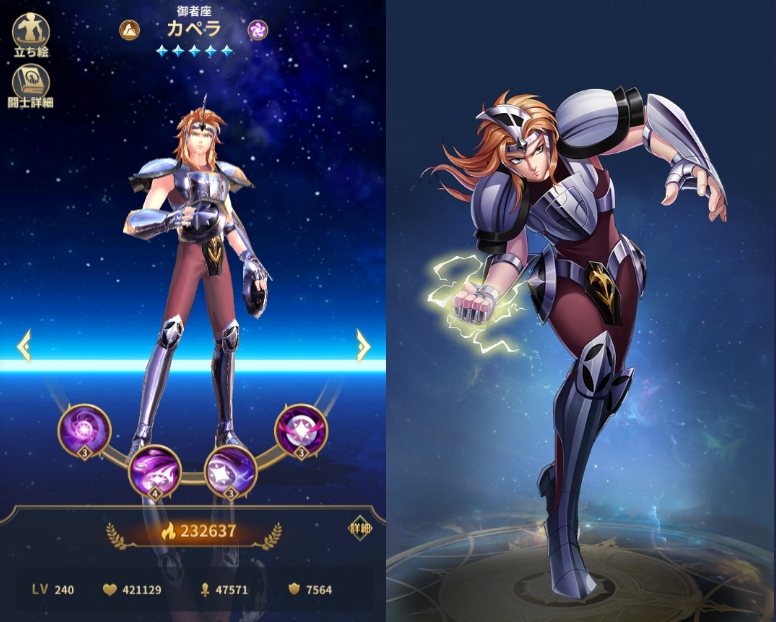Select the purple swirling orb skill icon

[x=84, y=430]
